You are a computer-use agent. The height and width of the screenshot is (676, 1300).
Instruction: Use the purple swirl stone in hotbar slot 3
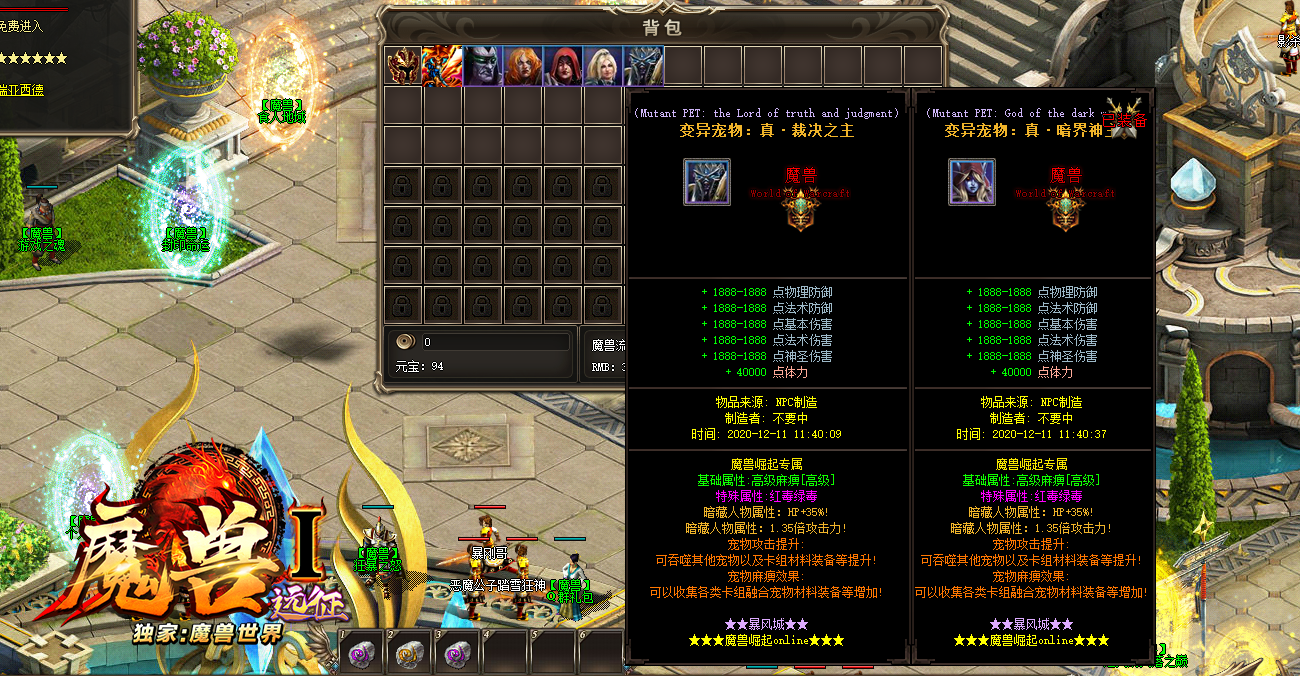point(458,654)
